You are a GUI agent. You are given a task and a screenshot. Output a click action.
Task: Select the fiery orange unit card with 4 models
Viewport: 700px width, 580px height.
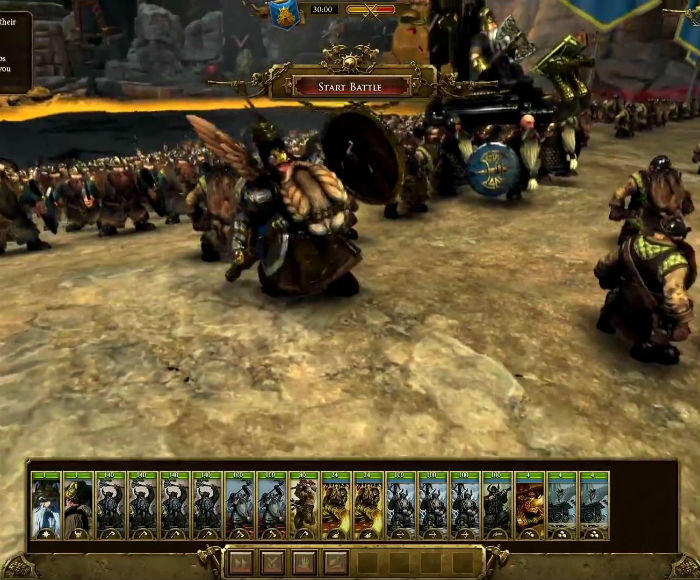529,505
